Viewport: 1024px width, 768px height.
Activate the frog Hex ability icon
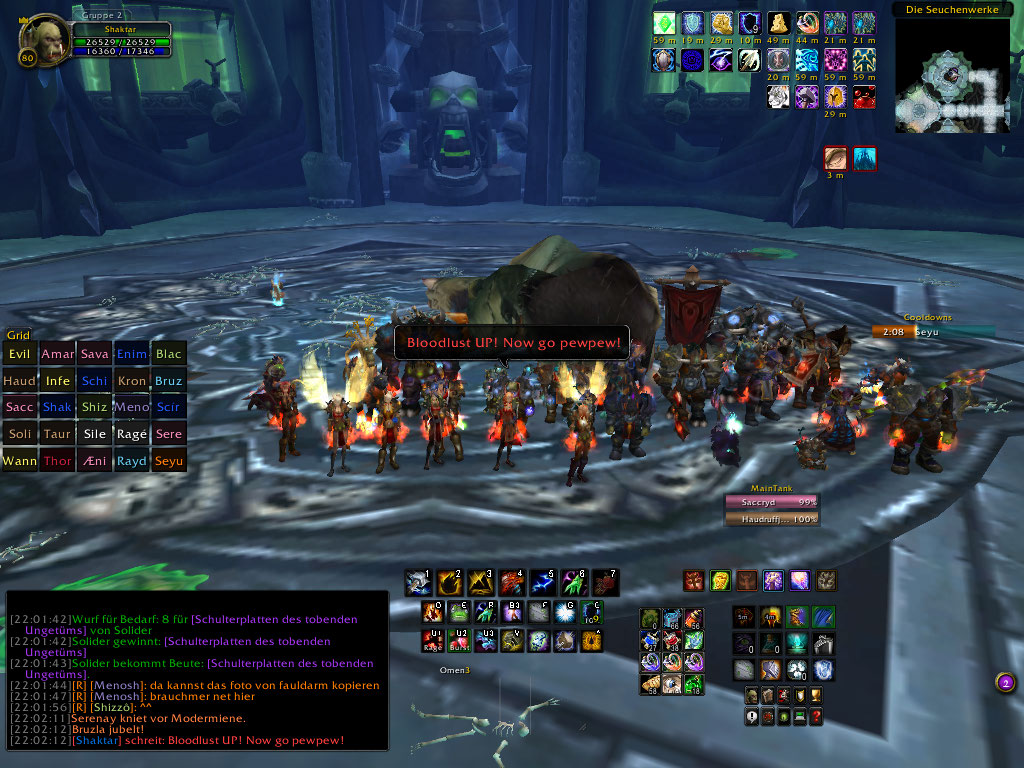(458, 612)
